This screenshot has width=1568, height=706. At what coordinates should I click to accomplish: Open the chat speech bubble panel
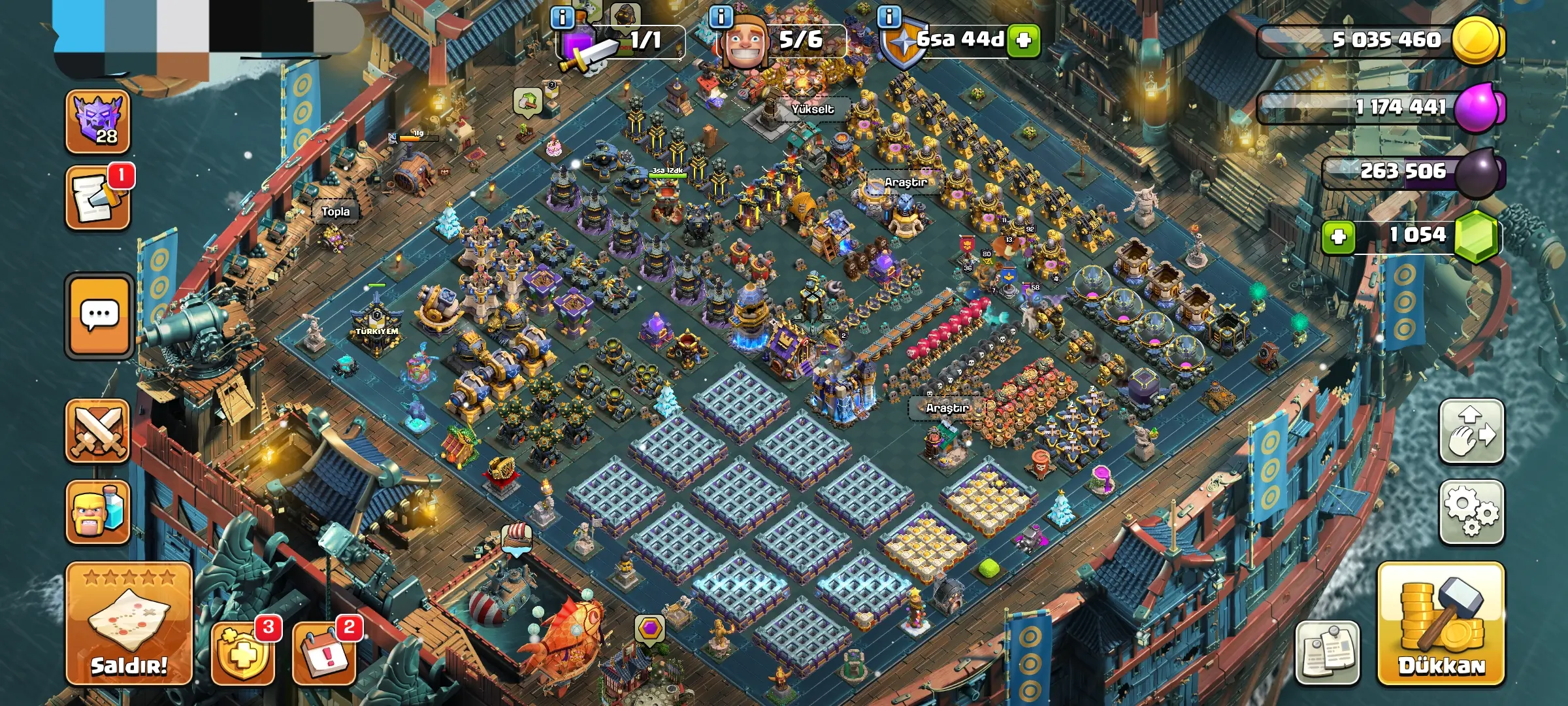(99, 316)
